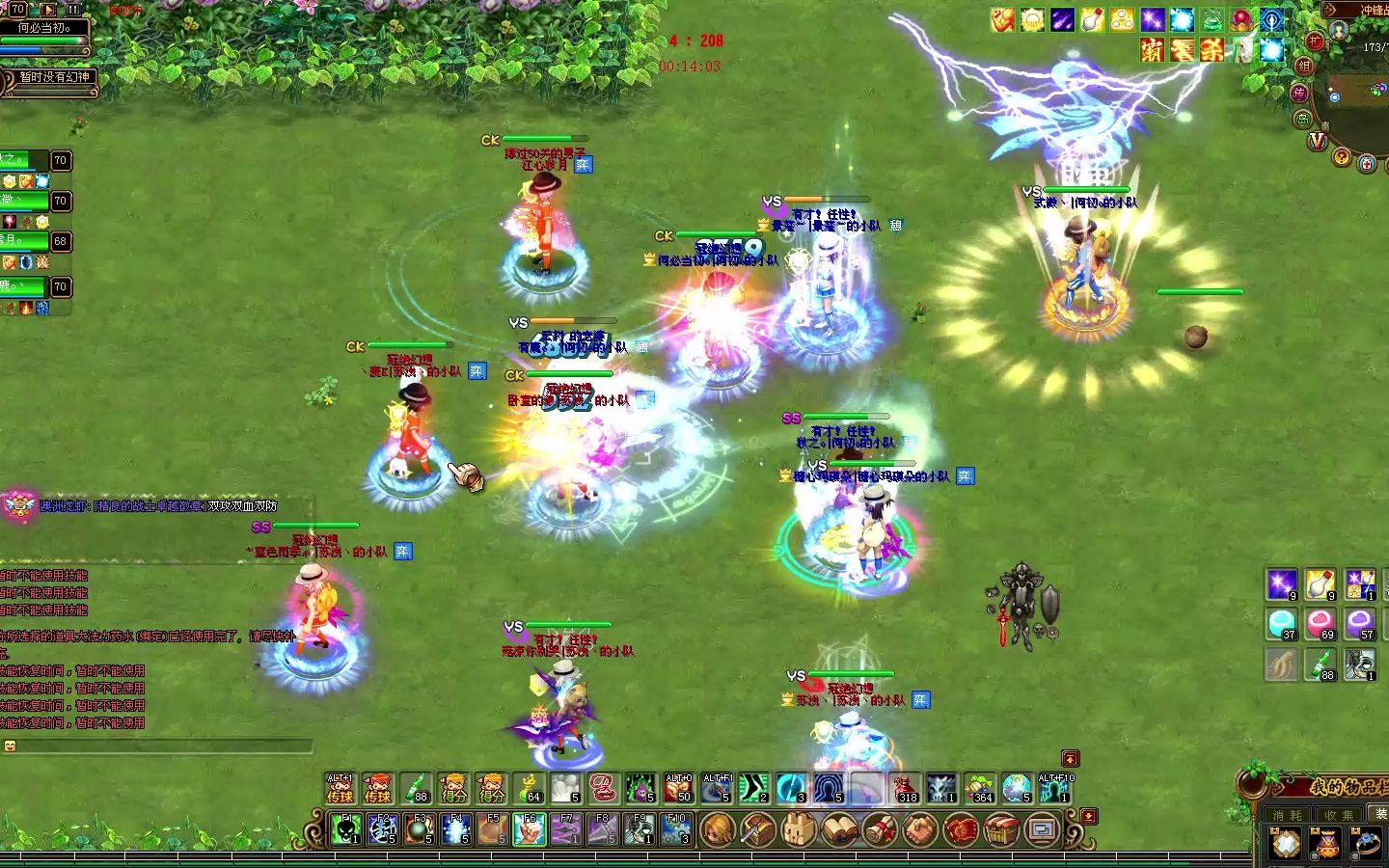Screen dimensions: 1389x868
Task: Open the yellow question mark help button
Action: click(x=1342, y=156)
